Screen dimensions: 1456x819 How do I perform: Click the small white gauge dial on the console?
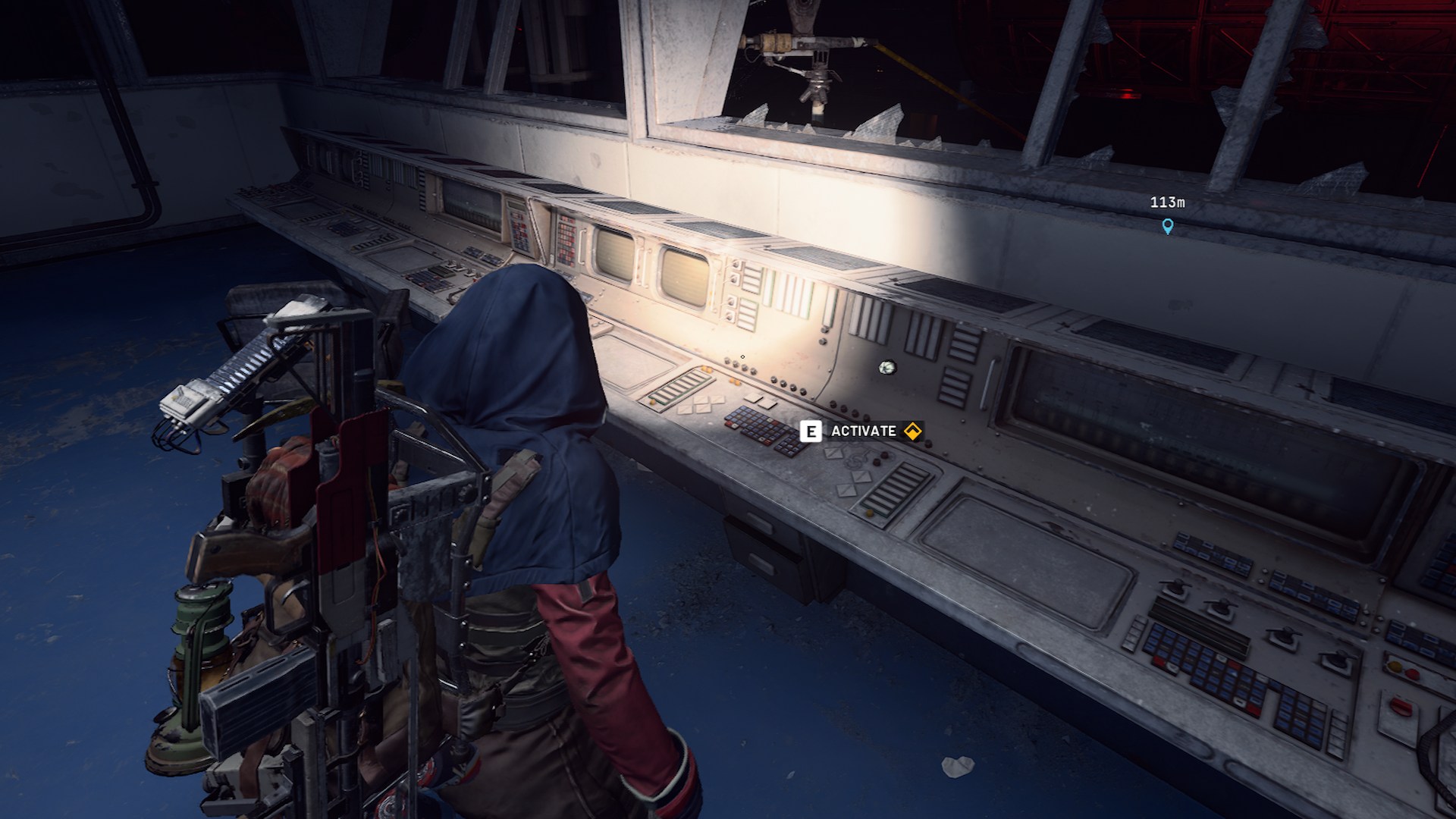887,368
